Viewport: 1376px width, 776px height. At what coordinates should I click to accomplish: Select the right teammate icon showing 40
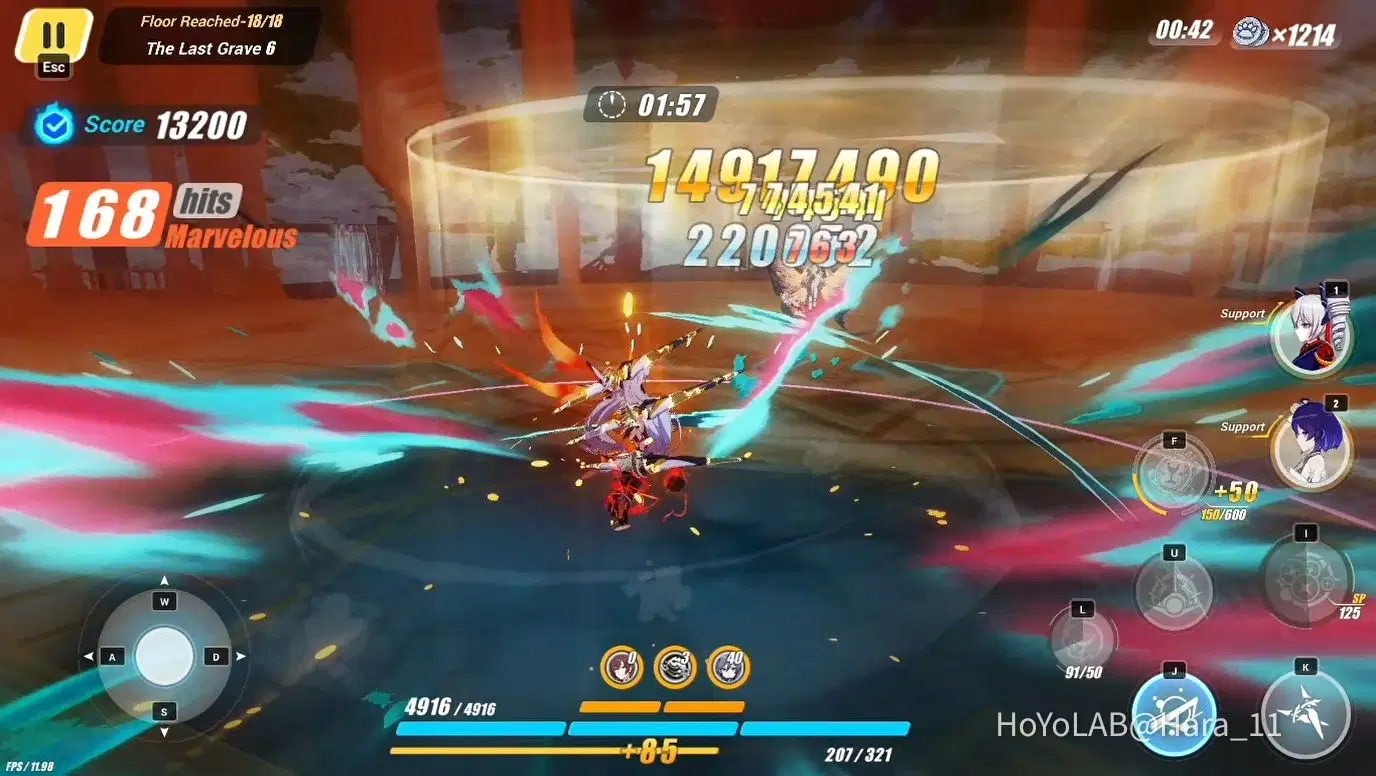pyautogui.click(x=728, y=668)
